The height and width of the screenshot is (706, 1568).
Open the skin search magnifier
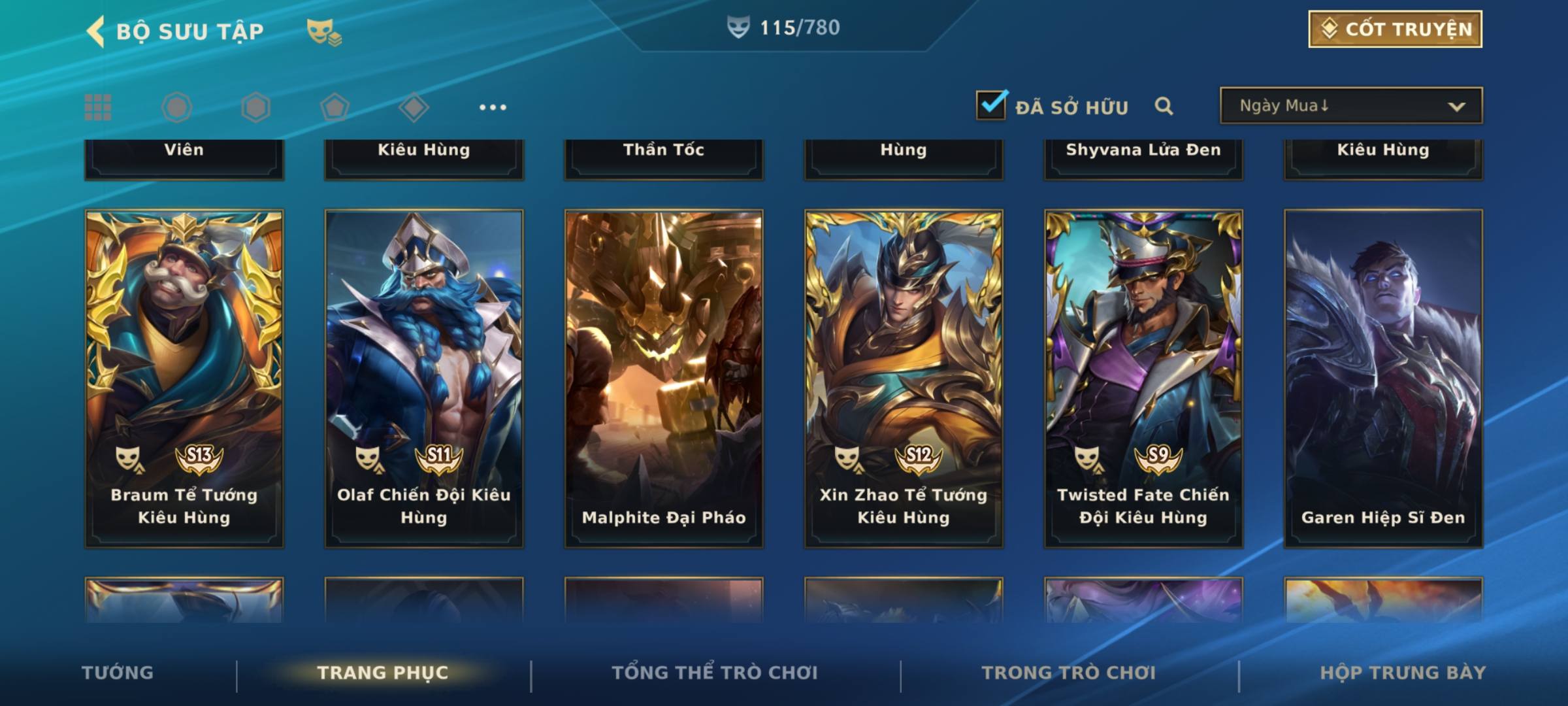point(1164,106)
